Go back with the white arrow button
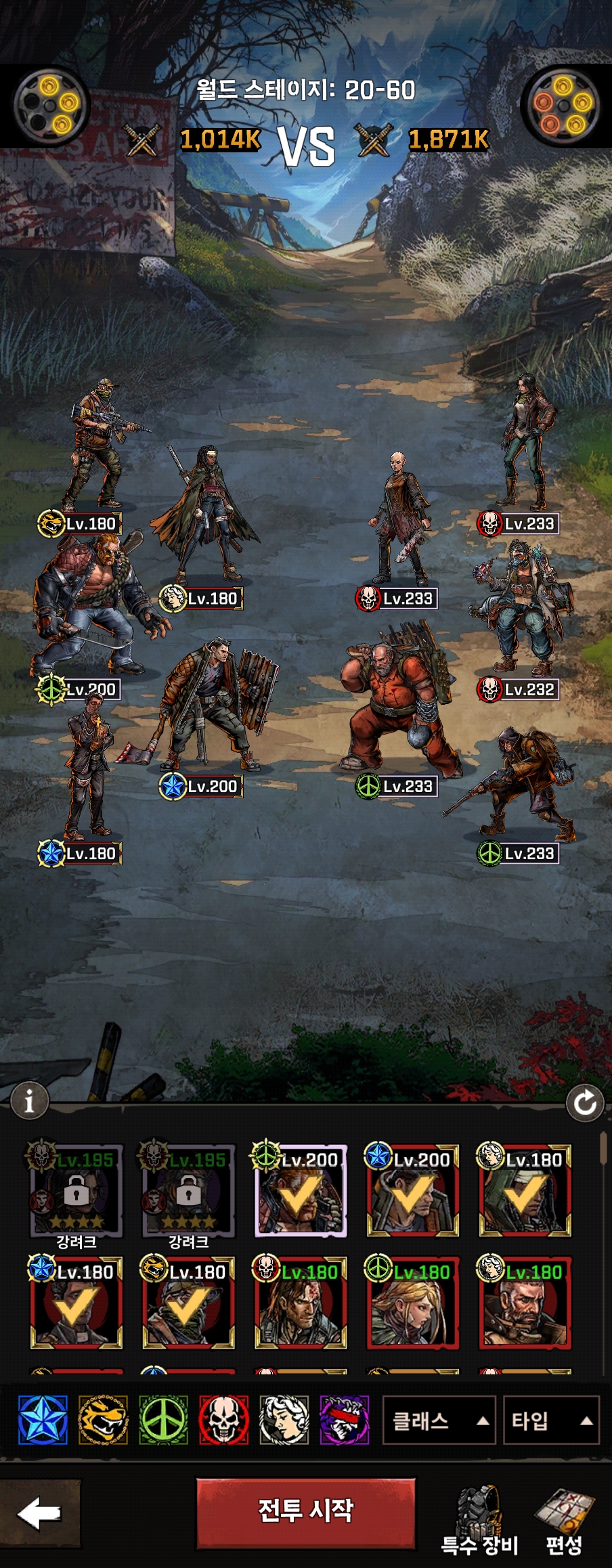 39,1513
